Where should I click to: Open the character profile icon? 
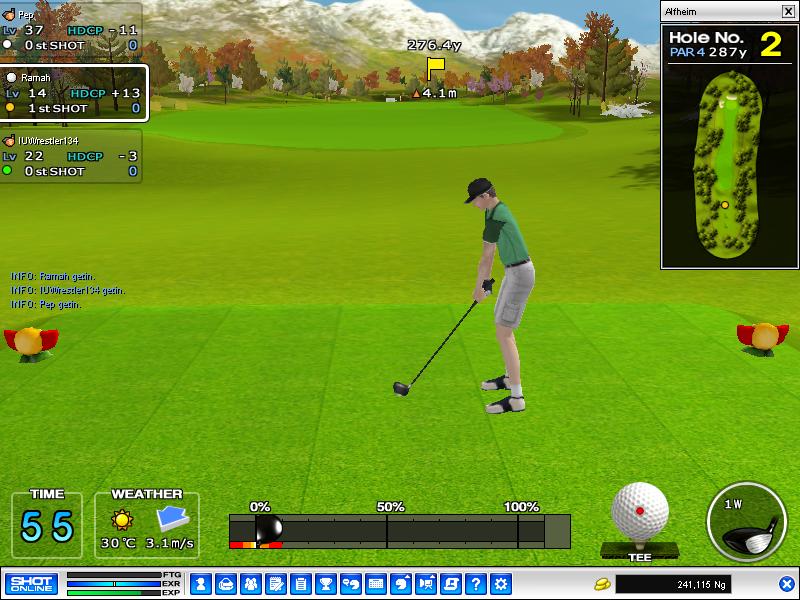tap(201, 583)
